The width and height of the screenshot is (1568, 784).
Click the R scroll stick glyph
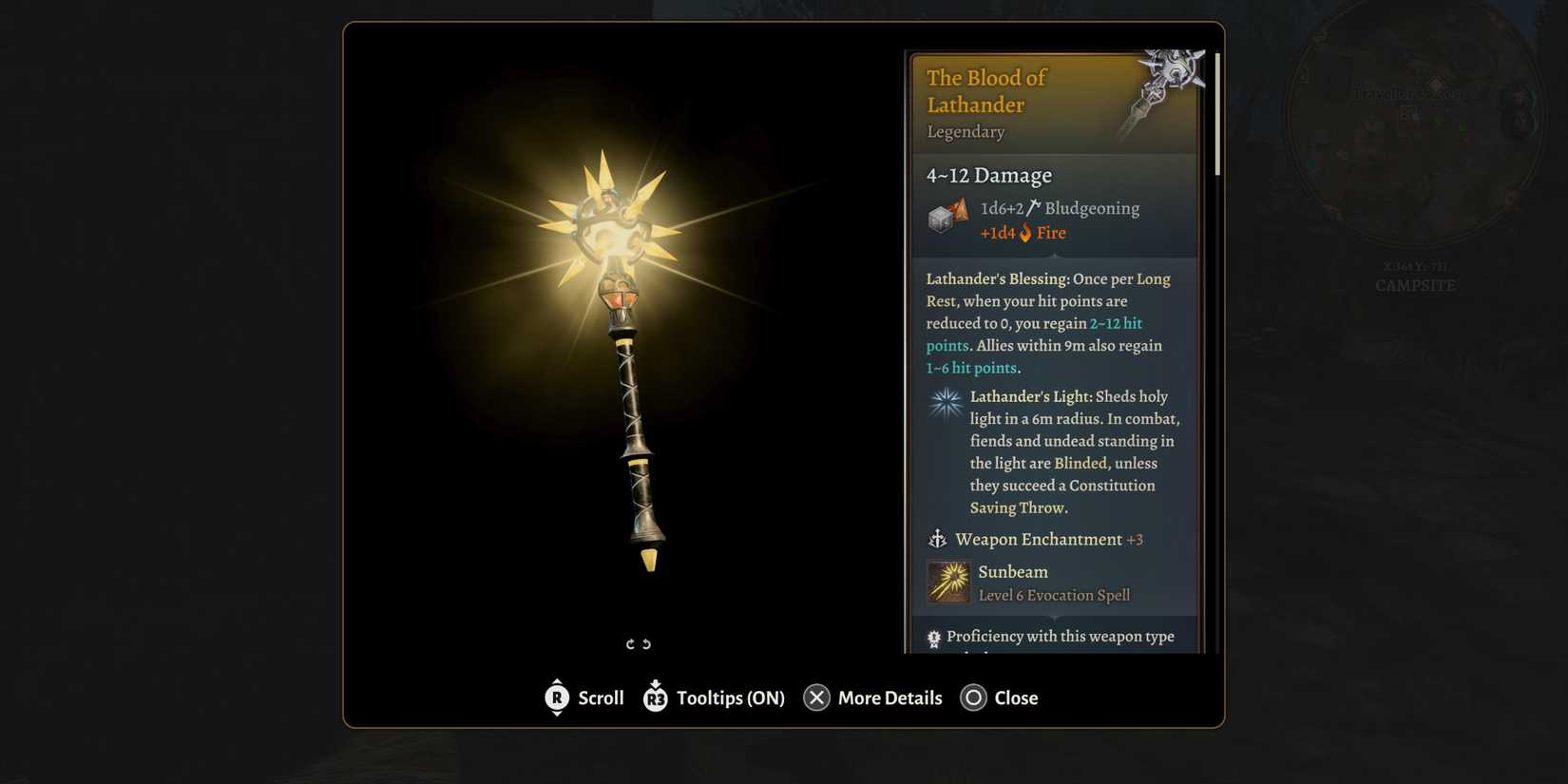(x=557, y=698)
